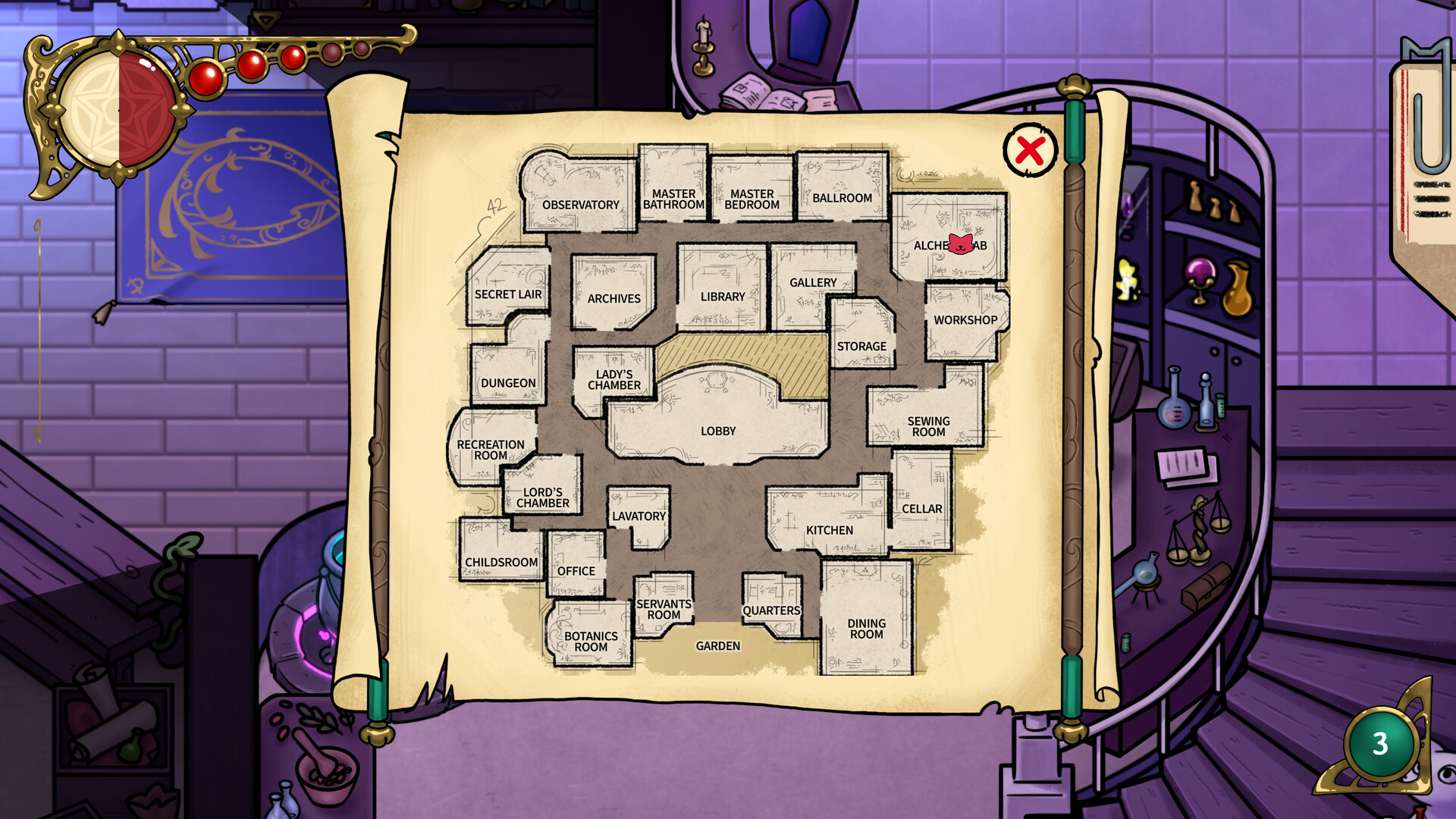Enter the Dungeon room

click(x=510, y=383)
